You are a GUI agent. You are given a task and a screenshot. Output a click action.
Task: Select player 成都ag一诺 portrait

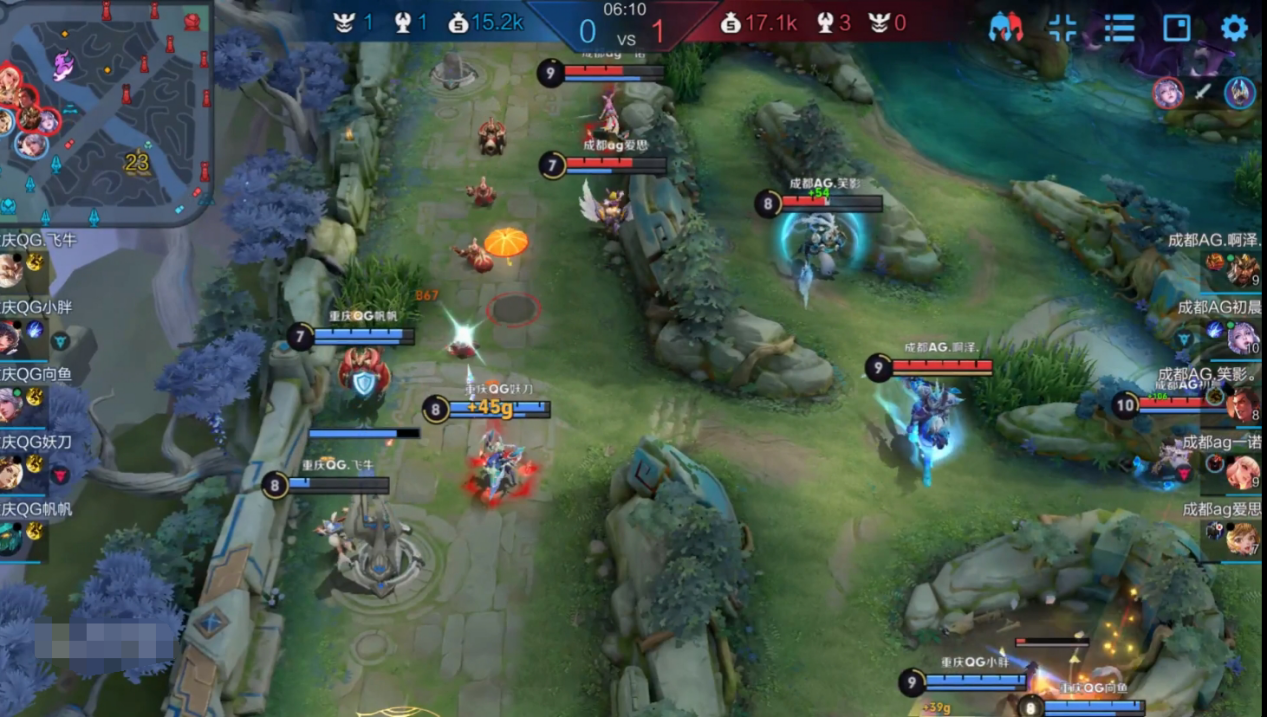coord(1242,471)
